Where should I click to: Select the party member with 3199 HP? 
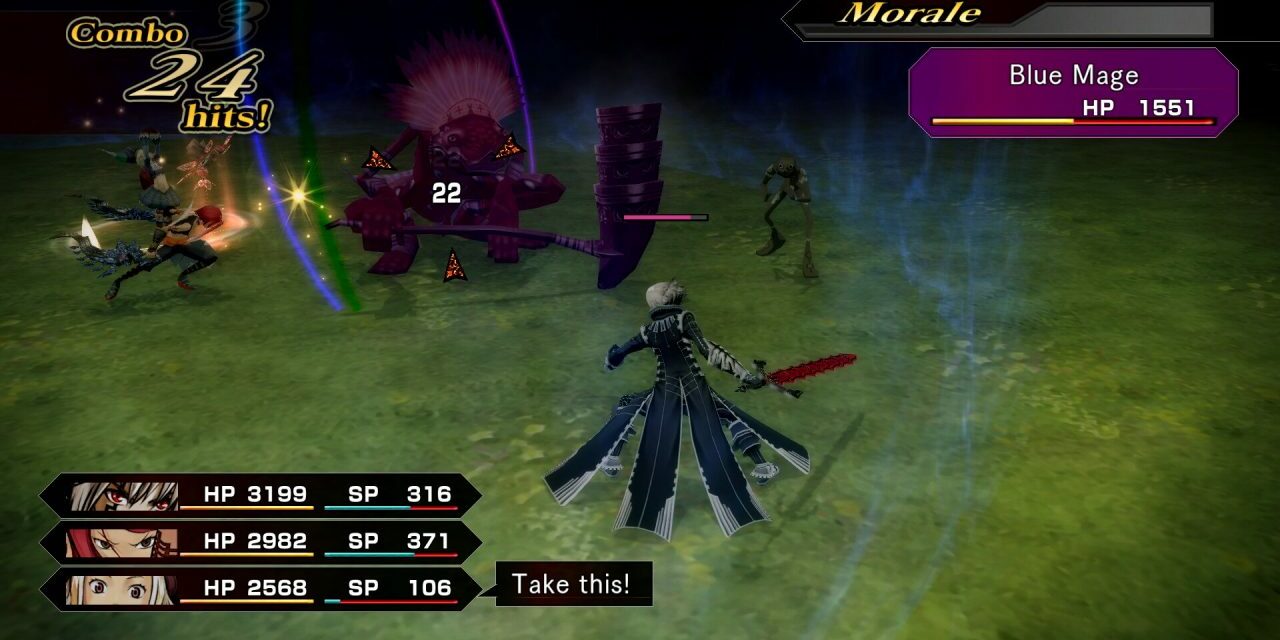[260, 495]
